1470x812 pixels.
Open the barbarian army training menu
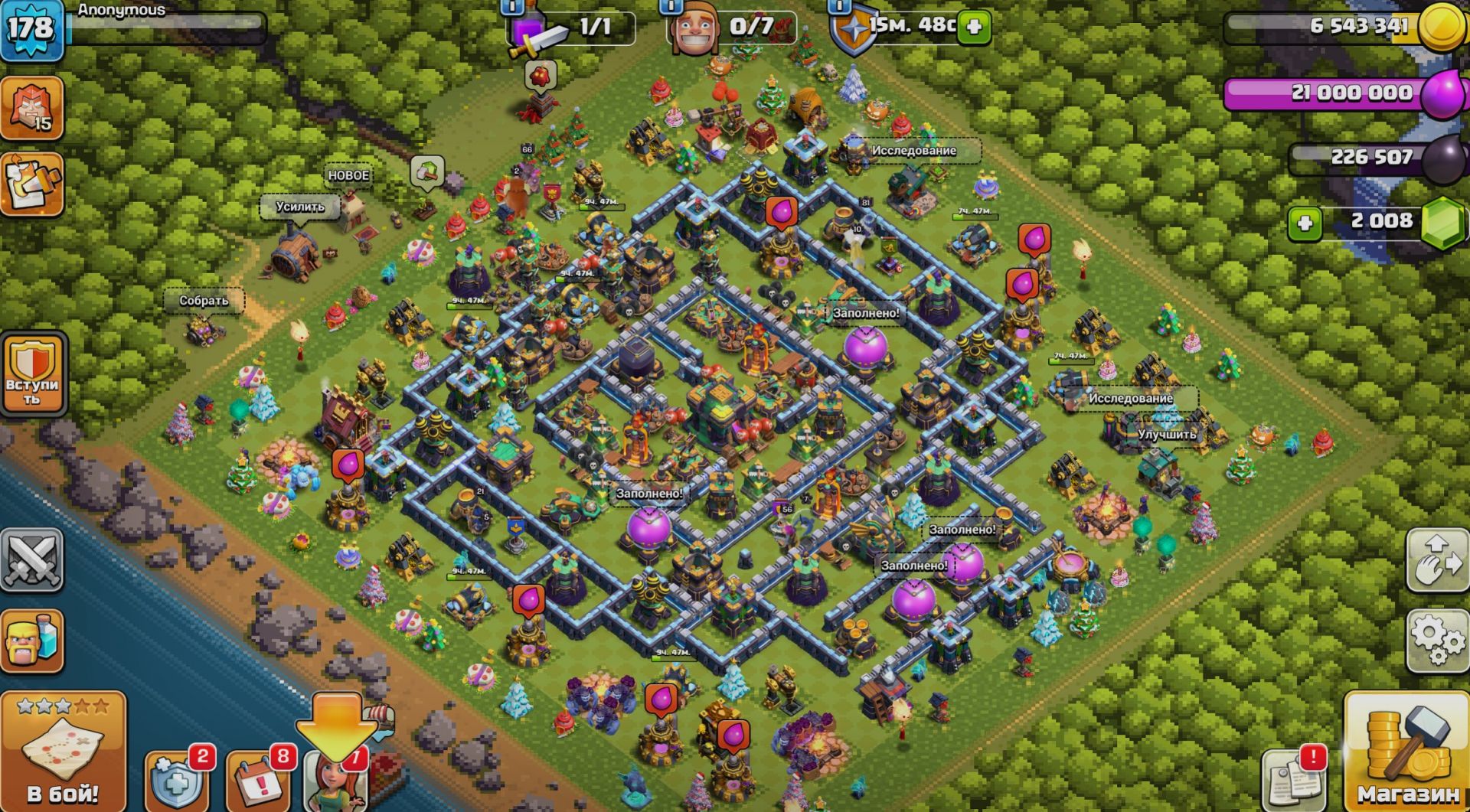tap(31, 641)
